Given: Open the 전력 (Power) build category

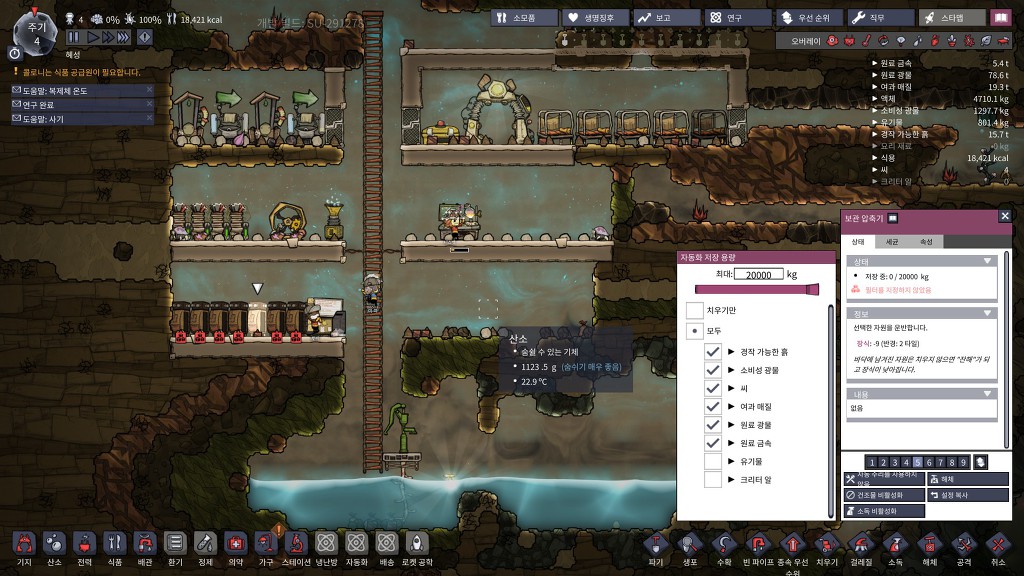Looking at the screenshot, I should pyautogui.click(x=84, y=543).
